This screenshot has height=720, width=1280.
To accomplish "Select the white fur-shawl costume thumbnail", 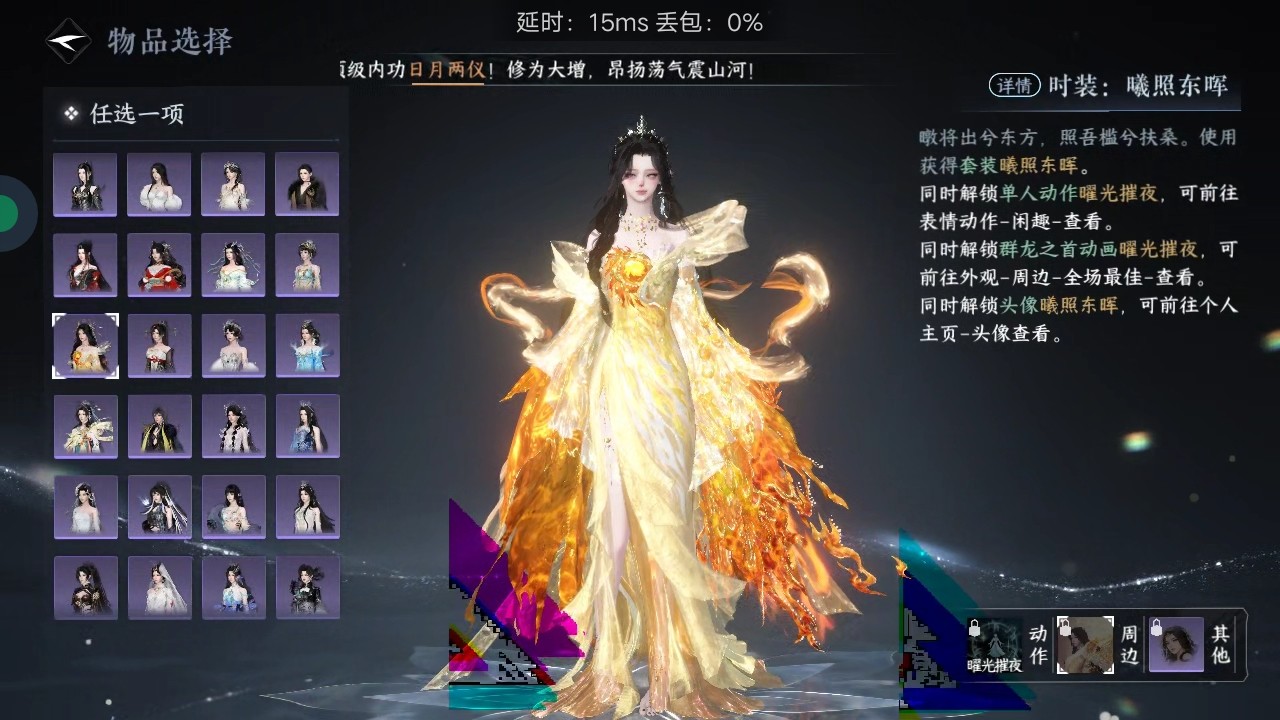I will pos(159,184).
